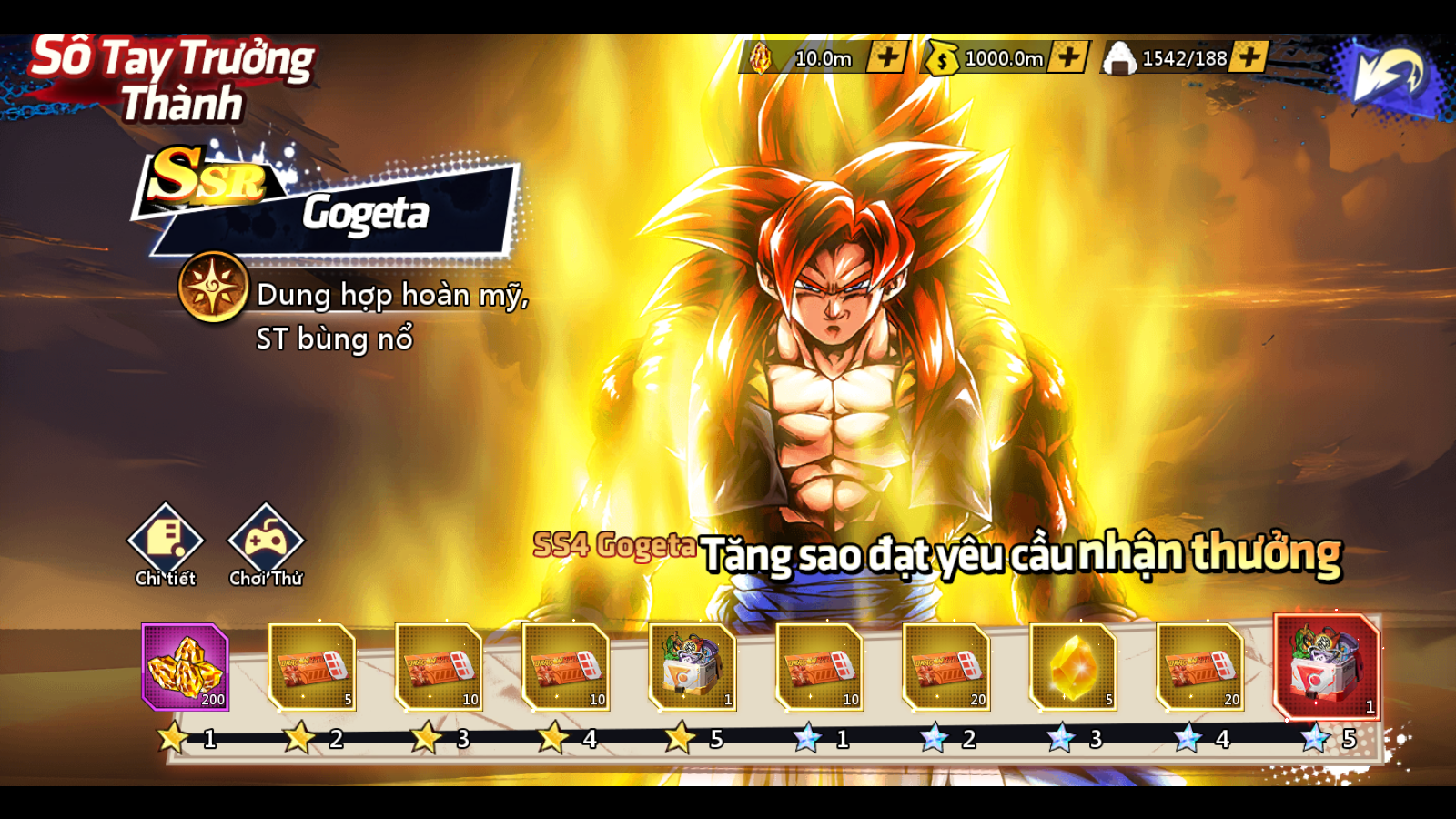The image size is (1456, 819).
Task: Tap the element emblem beside Gogeta's description
Action: tap(213, 288)
